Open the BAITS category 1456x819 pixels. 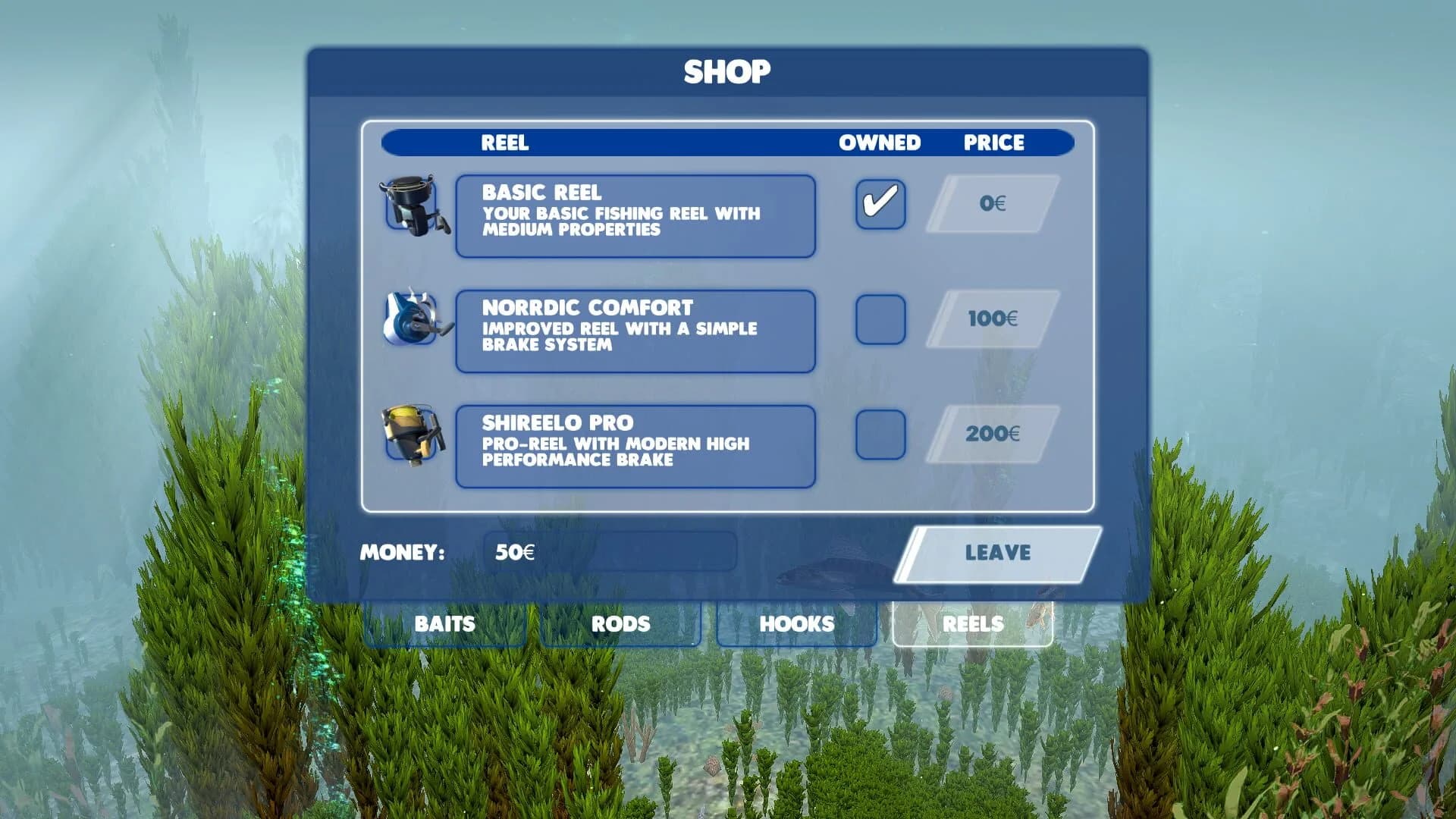(444, 624)
